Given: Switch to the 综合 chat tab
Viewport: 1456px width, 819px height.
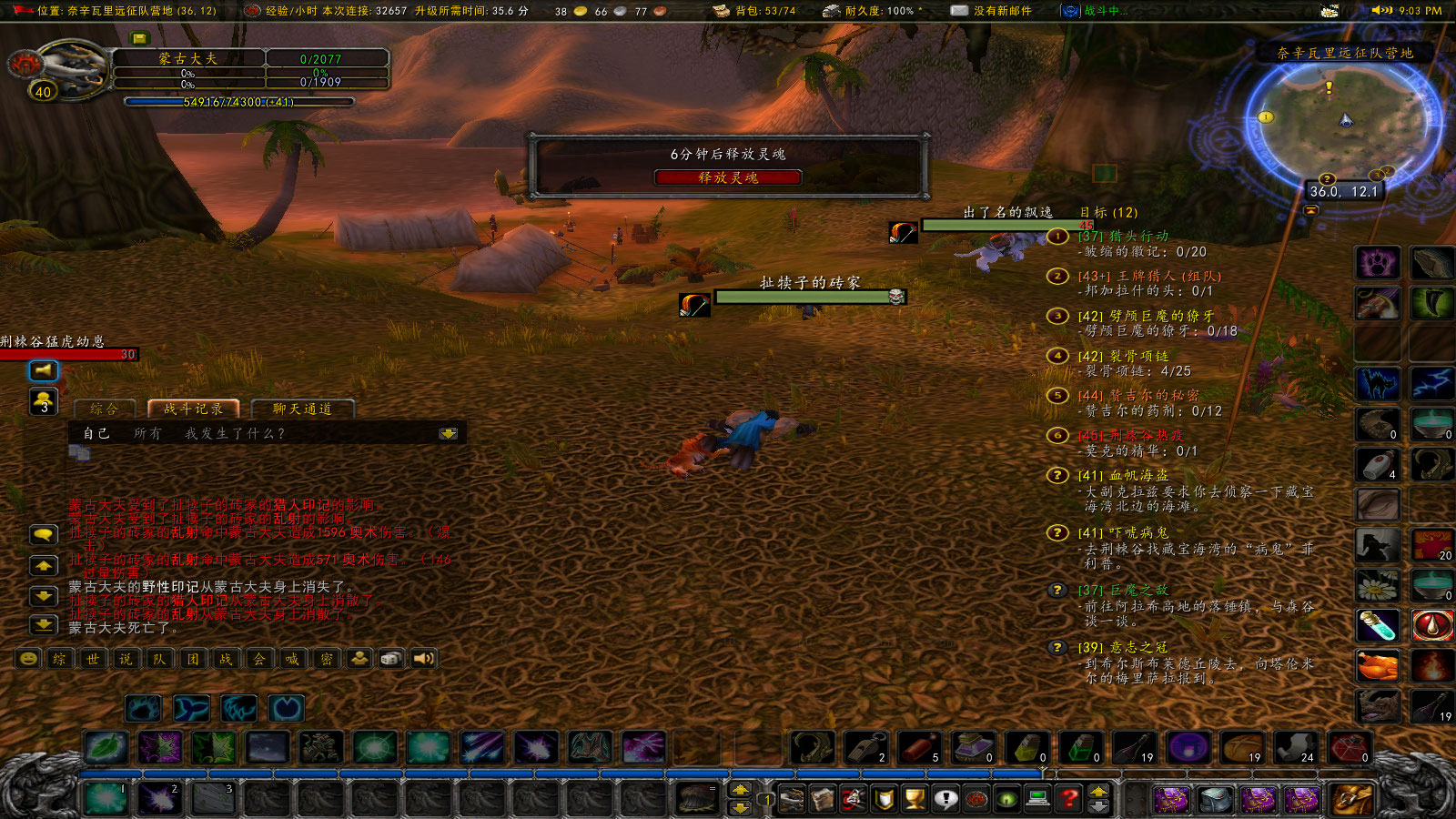Looking at the screenshot, I should click(x=103, y=409).
